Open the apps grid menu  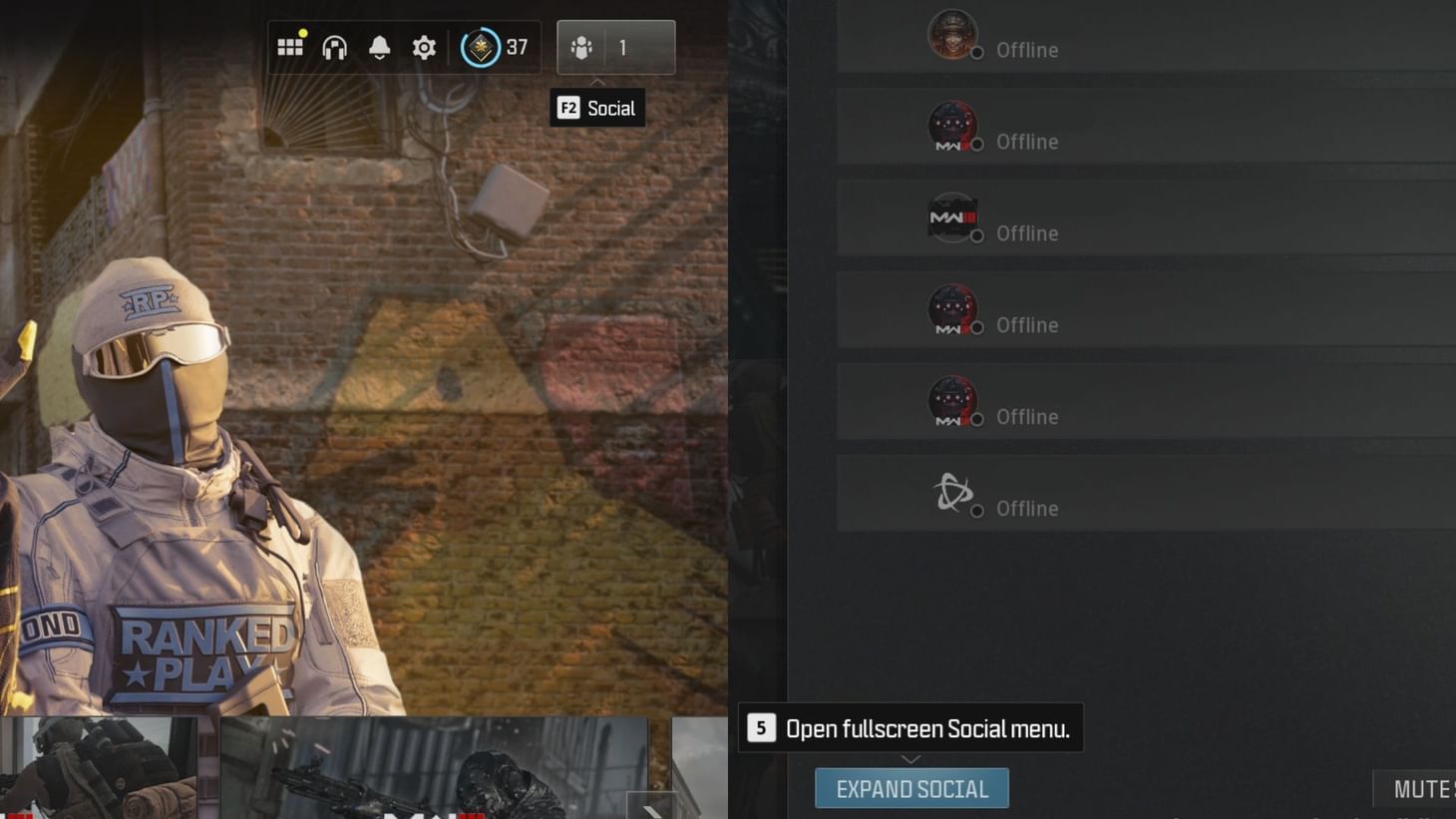tap(290, 46)
